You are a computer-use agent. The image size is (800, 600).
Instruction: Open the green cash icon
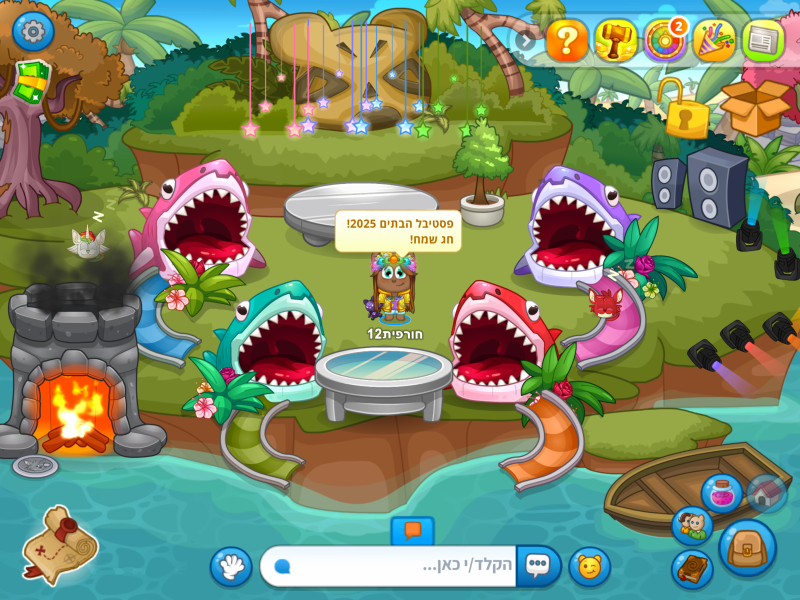[x=31, y=82]
